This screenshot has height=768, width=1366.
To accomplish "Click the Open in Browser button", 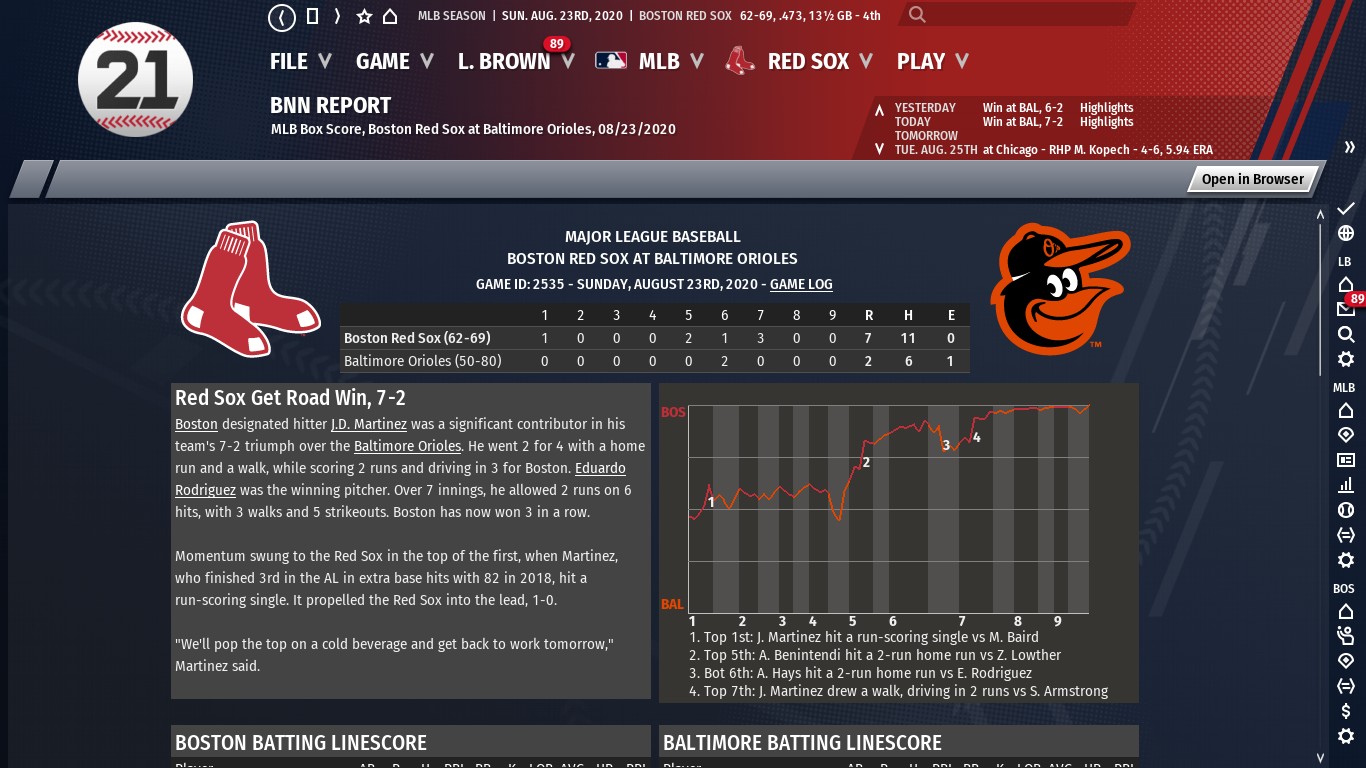I will [x=1252, y=179].
